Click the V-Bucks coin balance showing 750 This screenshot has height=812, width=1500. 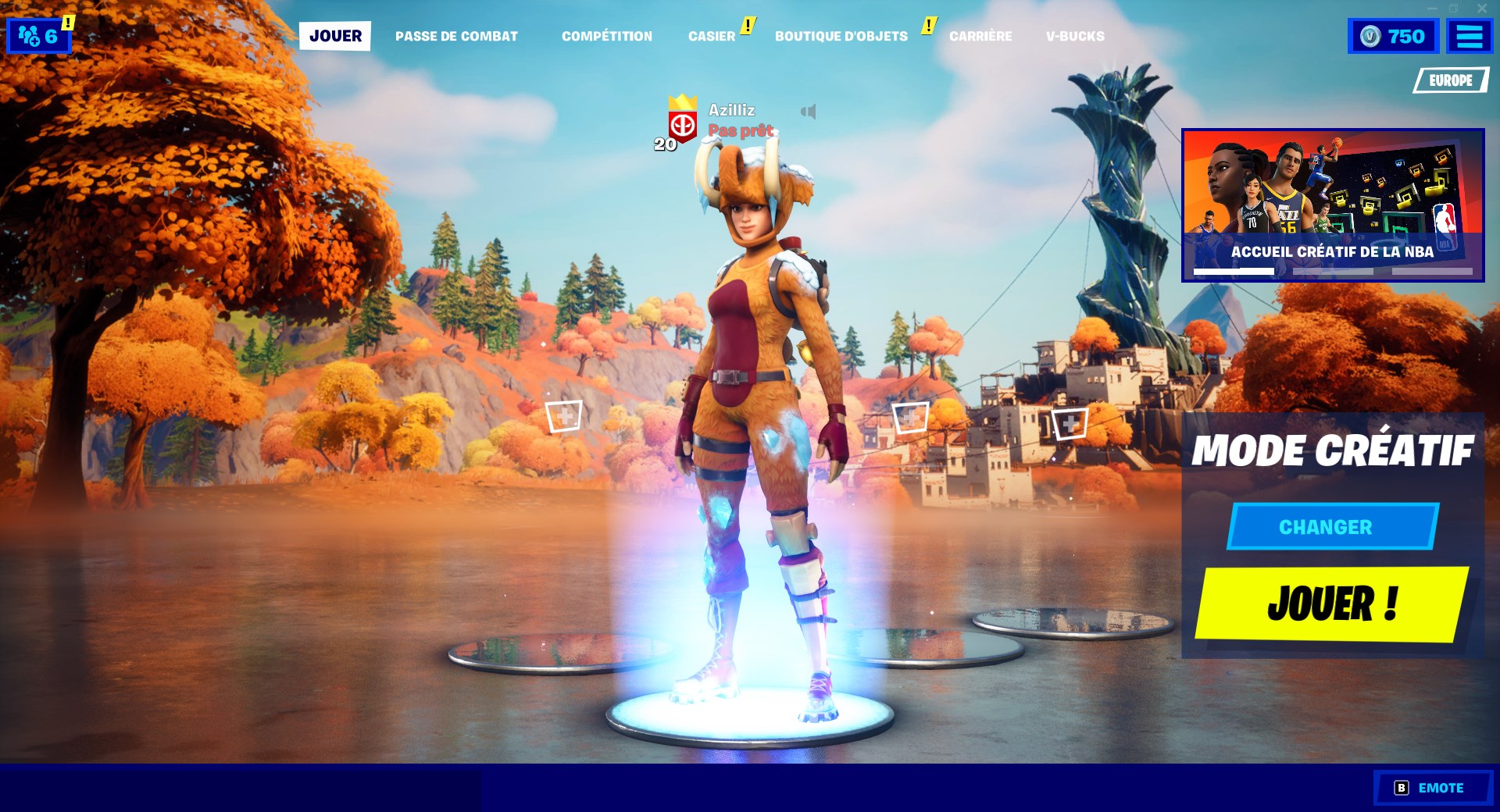pyautogui.click(x=1393, y=34)
